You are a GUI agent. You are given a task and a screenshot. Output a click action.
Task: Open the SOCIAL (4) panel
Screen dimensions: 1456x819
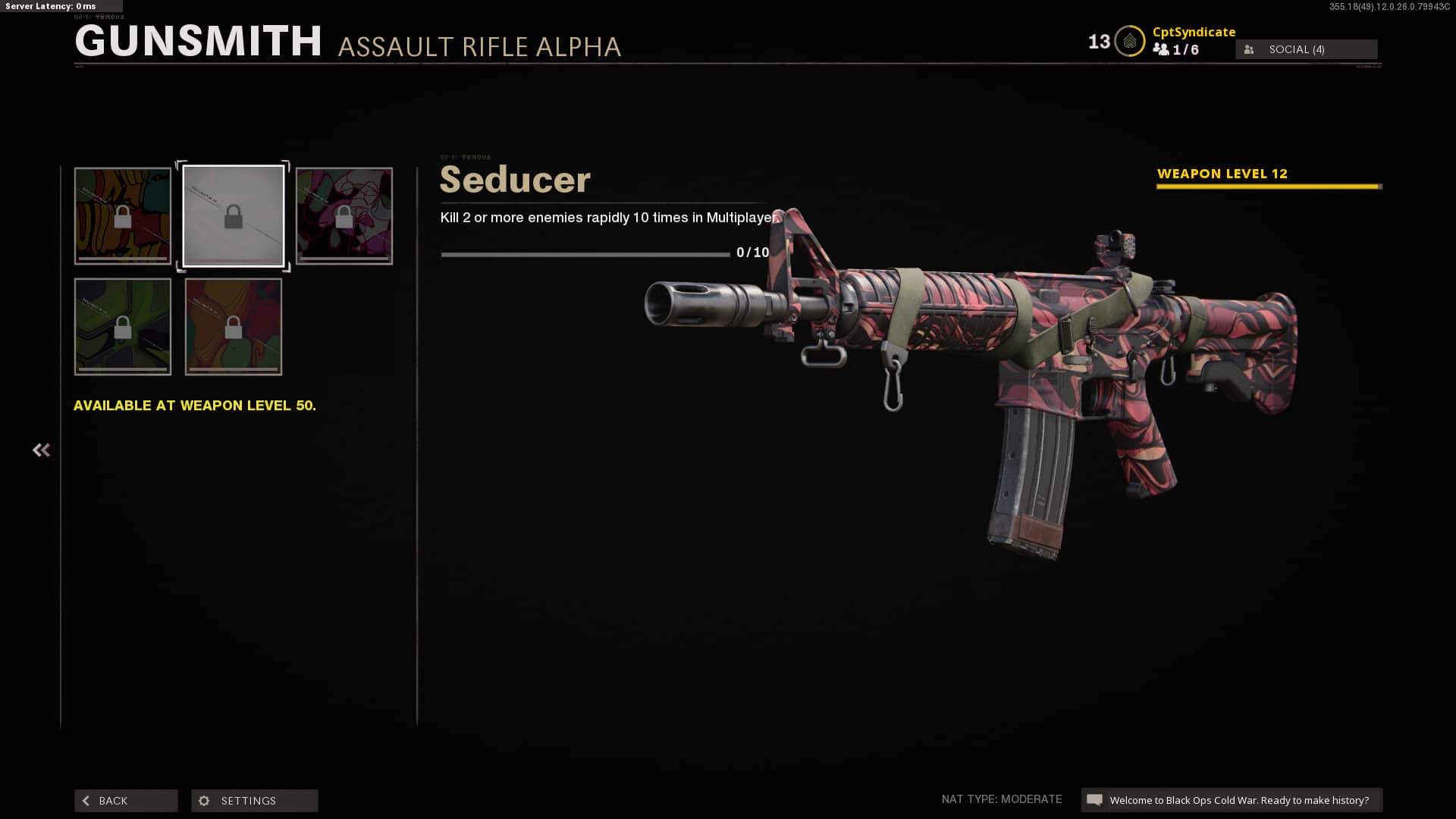tap(1306, 49)
